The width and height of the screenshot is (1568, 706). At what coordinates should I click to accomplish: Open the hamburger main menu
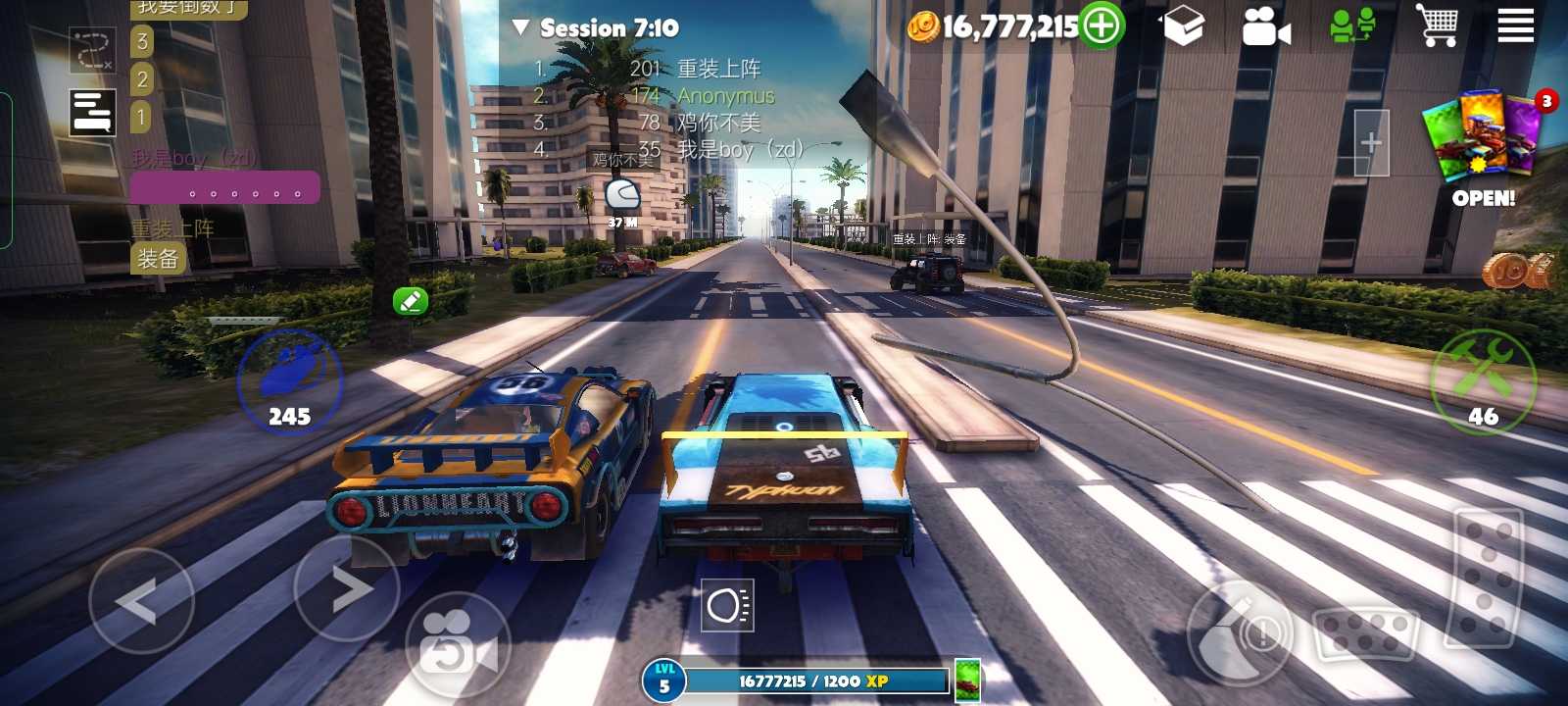[x=1515, y=25]
